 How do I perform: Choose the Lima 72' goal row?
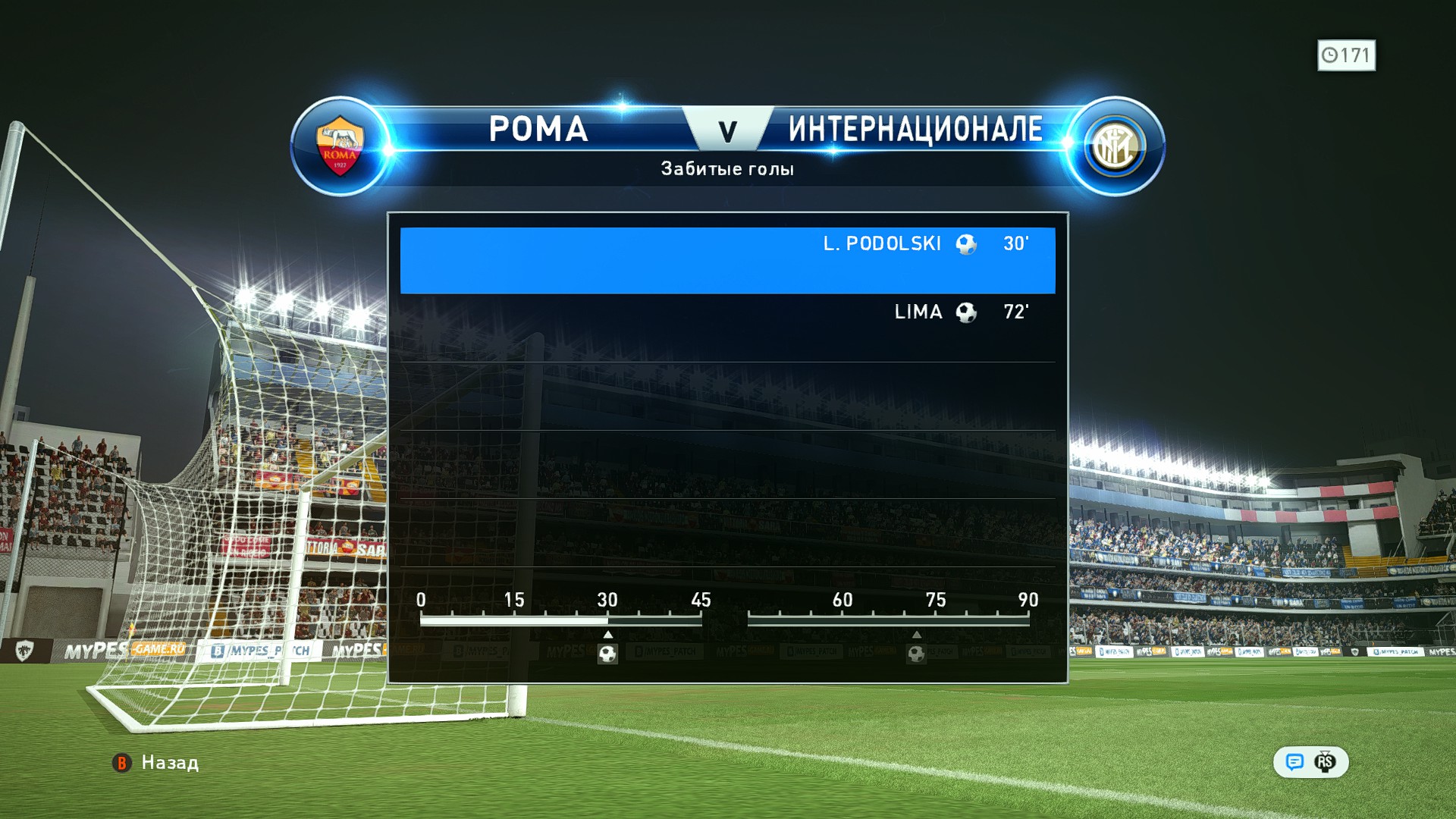tap(727, 327)
